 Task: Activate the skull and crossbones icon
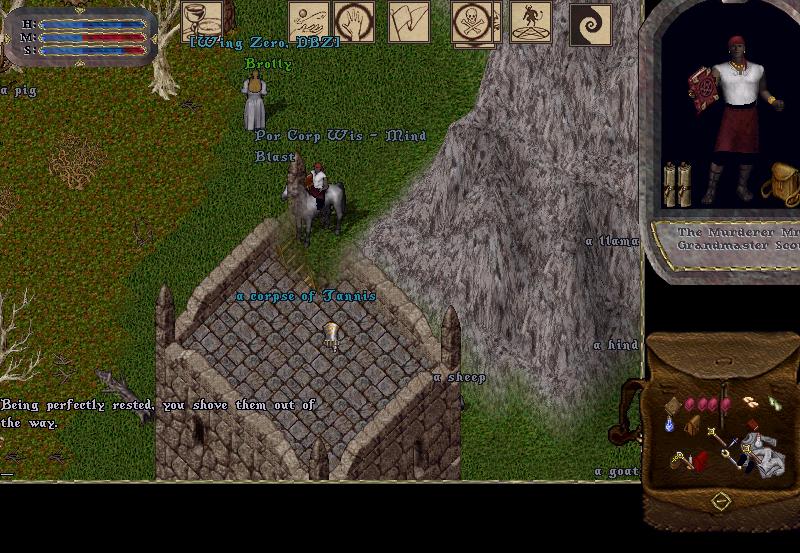471,22
